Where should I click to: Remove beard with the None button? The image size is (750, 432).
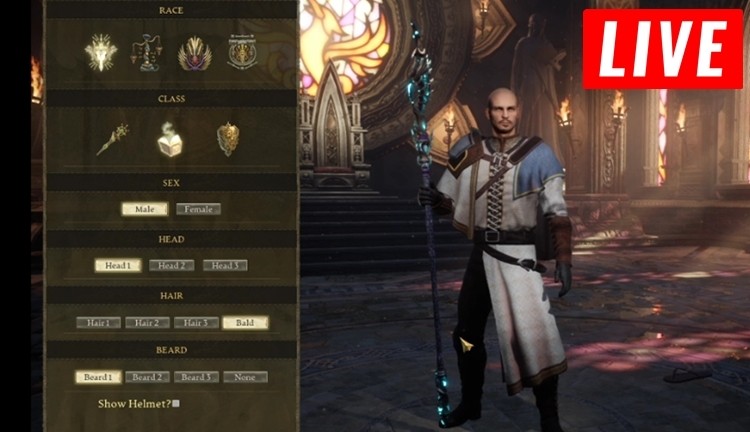coord(245,377)
